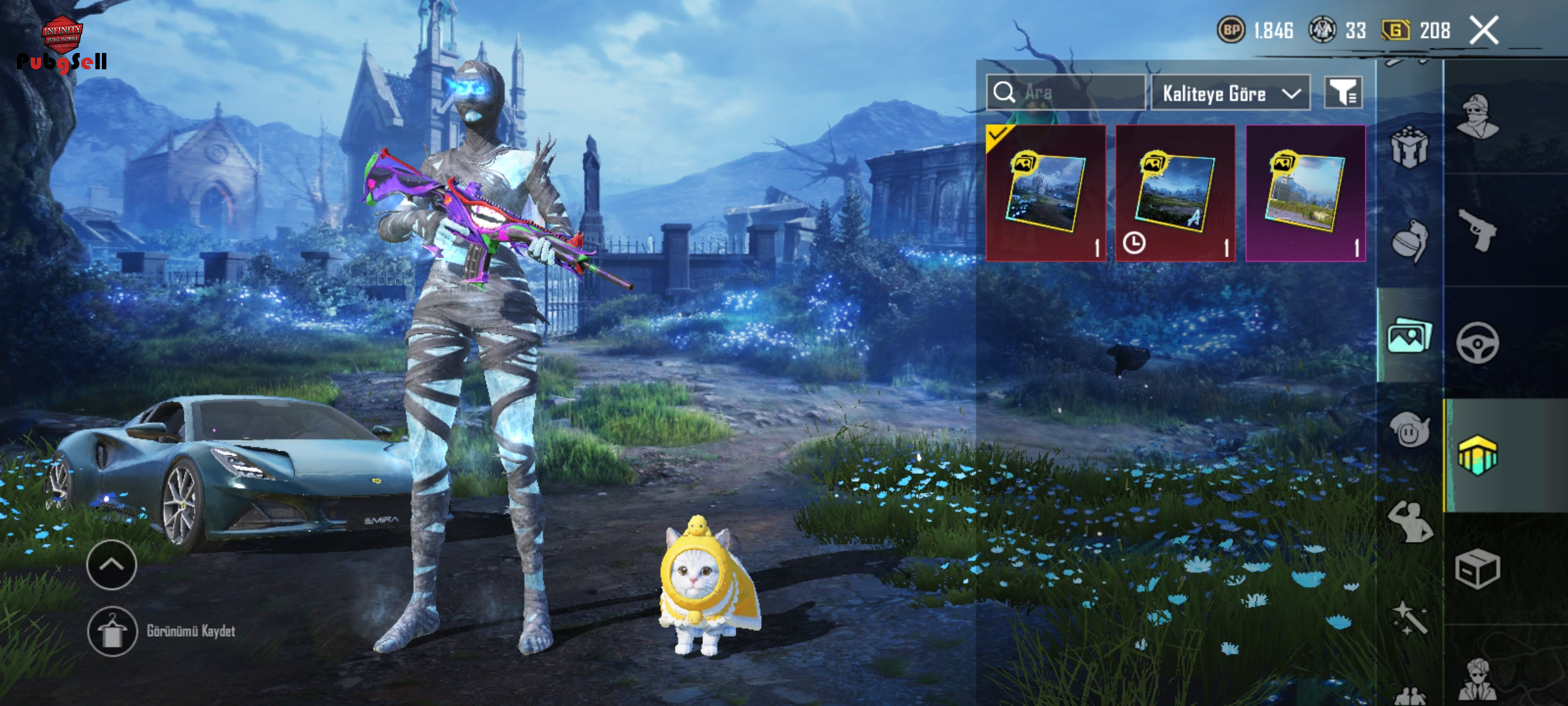Select the equipped lobby background with checkmark
Screen dimensions: 1568x706
coord(1045,193)
